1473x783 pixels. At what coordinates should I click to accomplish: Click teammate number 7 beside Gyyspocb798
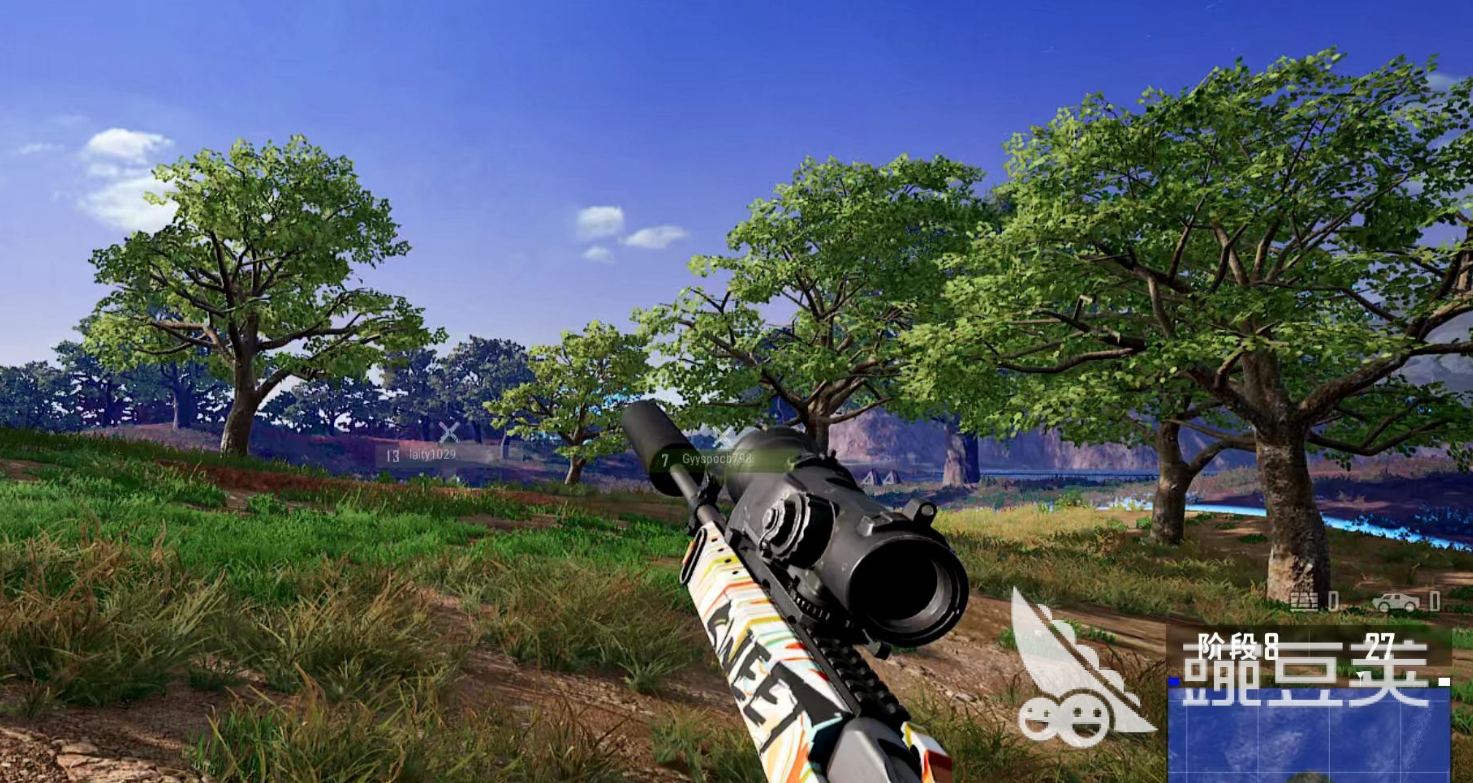point(663,459)
